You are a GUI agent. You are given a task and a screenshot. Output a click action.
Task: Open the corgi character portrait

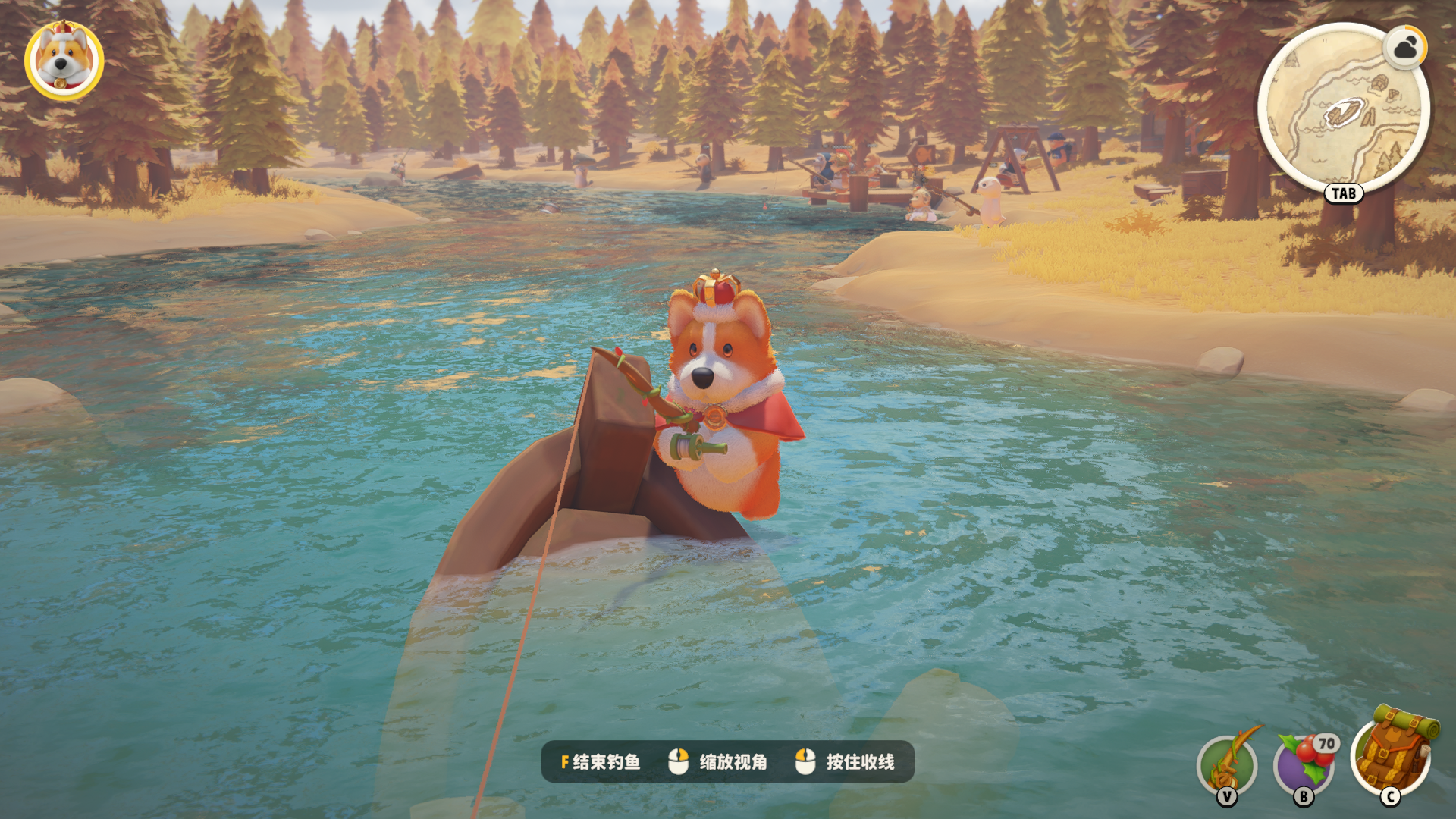64,61
